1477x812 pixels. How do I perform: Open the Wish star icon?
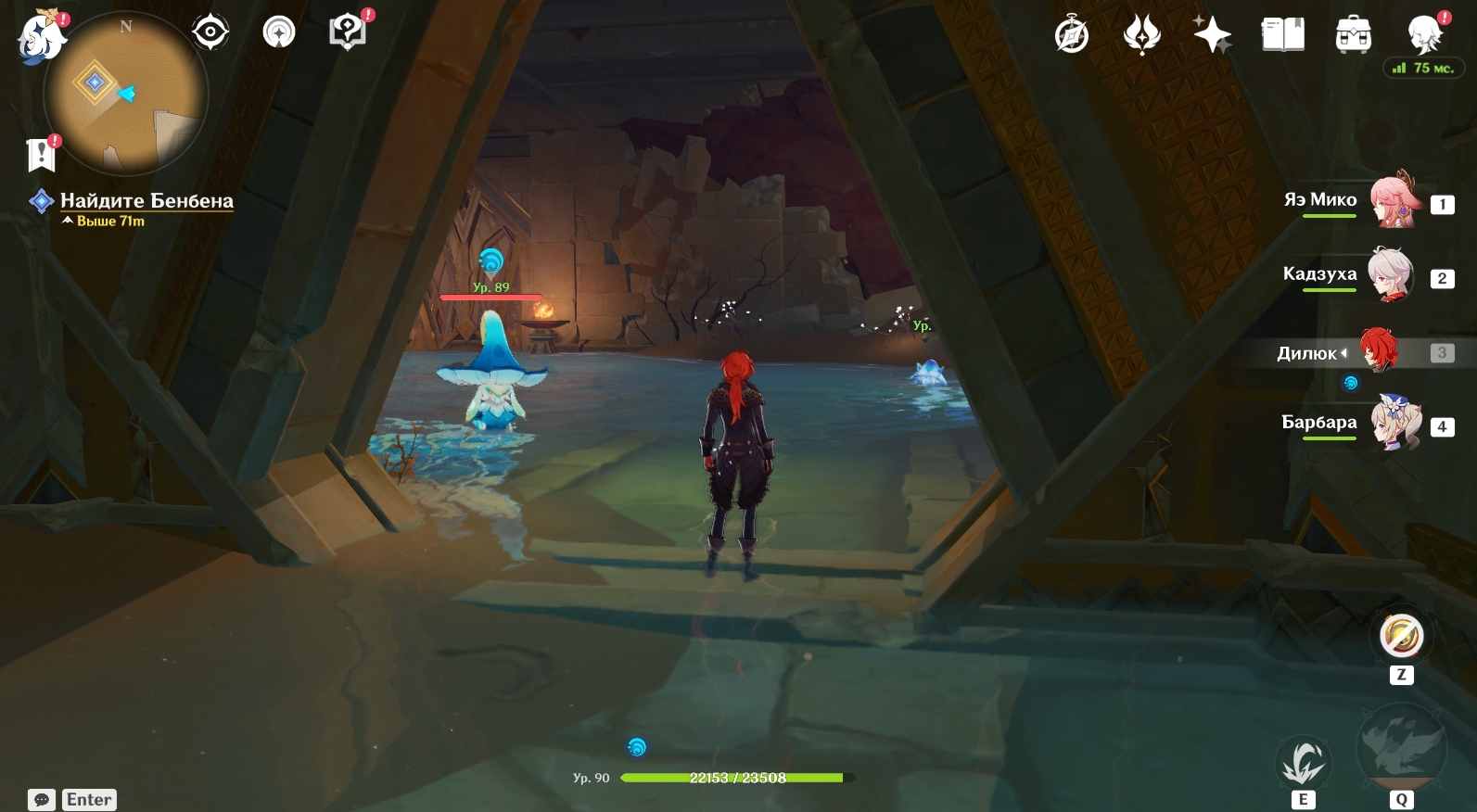pyautogui.click(x=1212, y=36)
